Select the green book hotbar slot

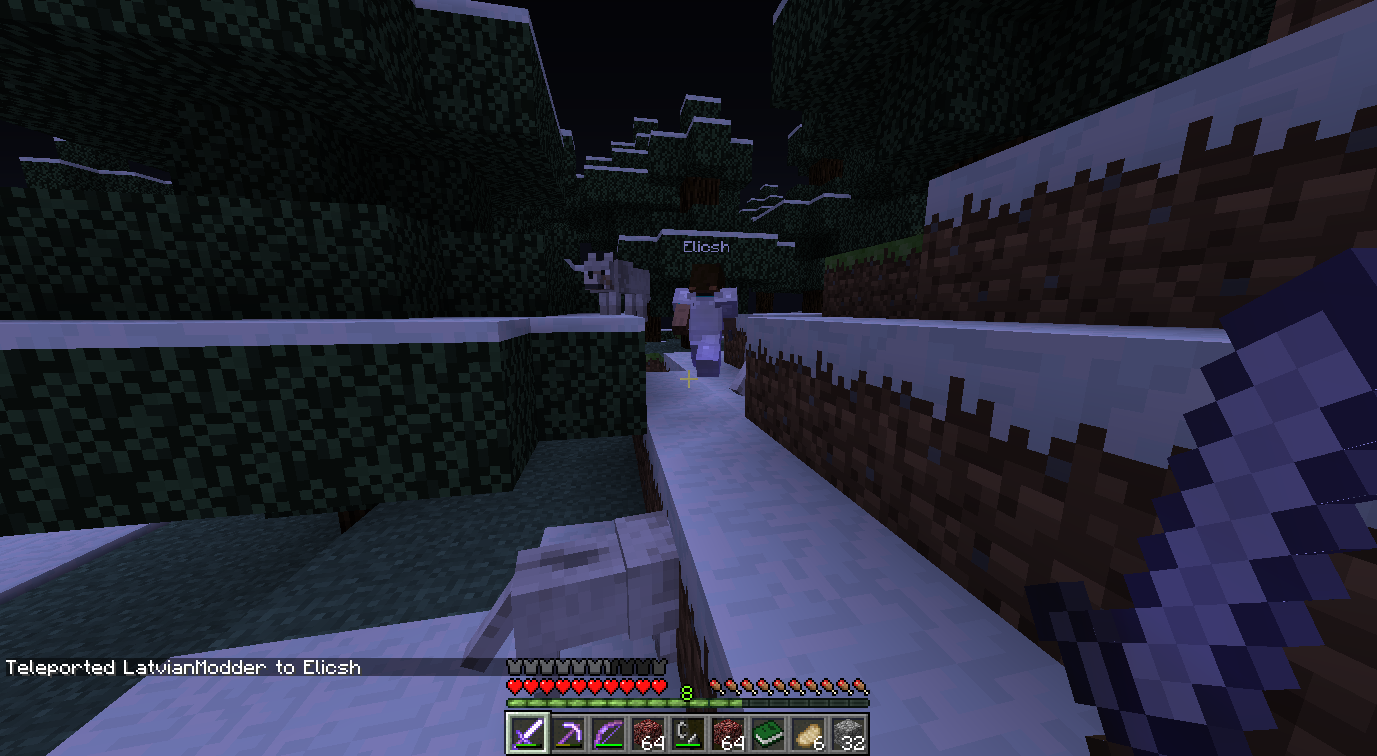768,734
